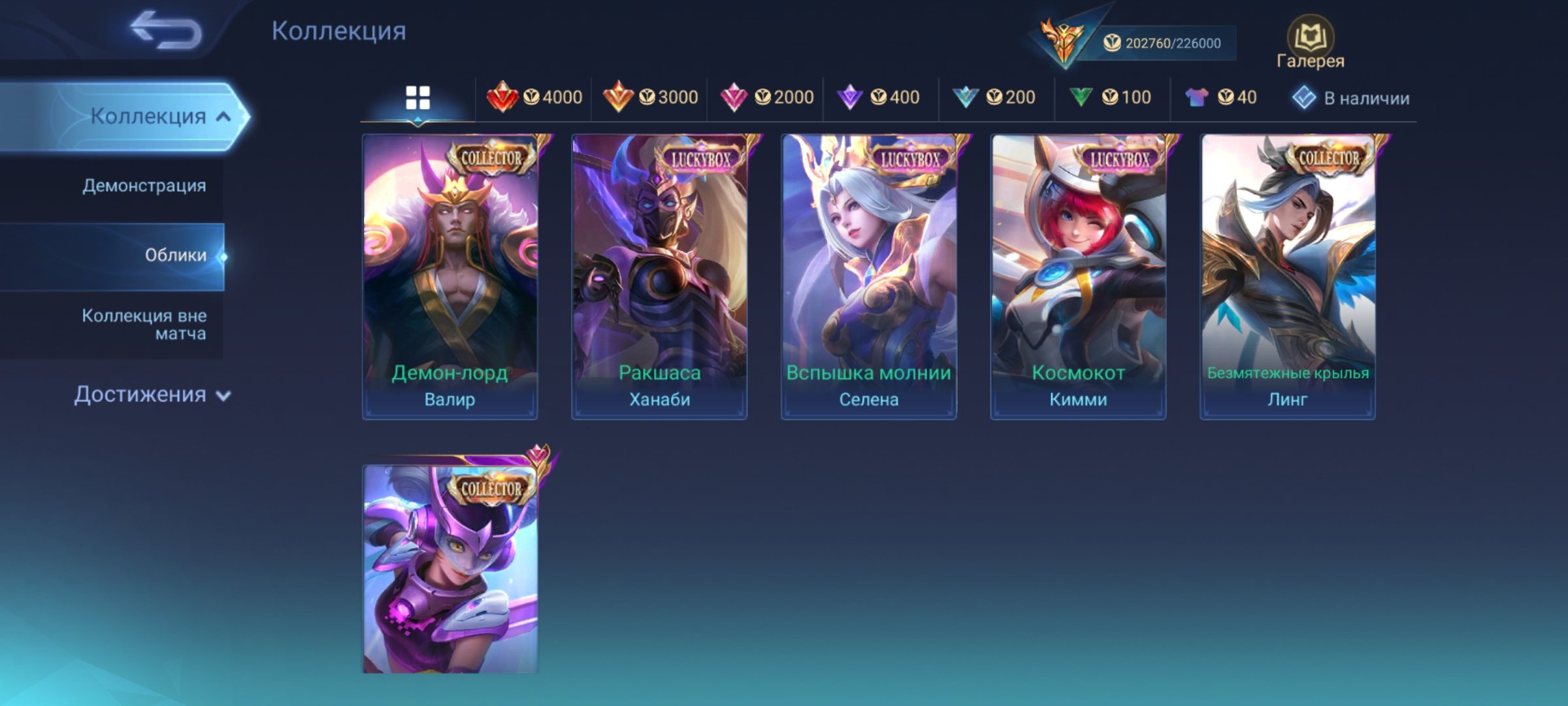Select the 400 point tier filter

pos(879,97)
